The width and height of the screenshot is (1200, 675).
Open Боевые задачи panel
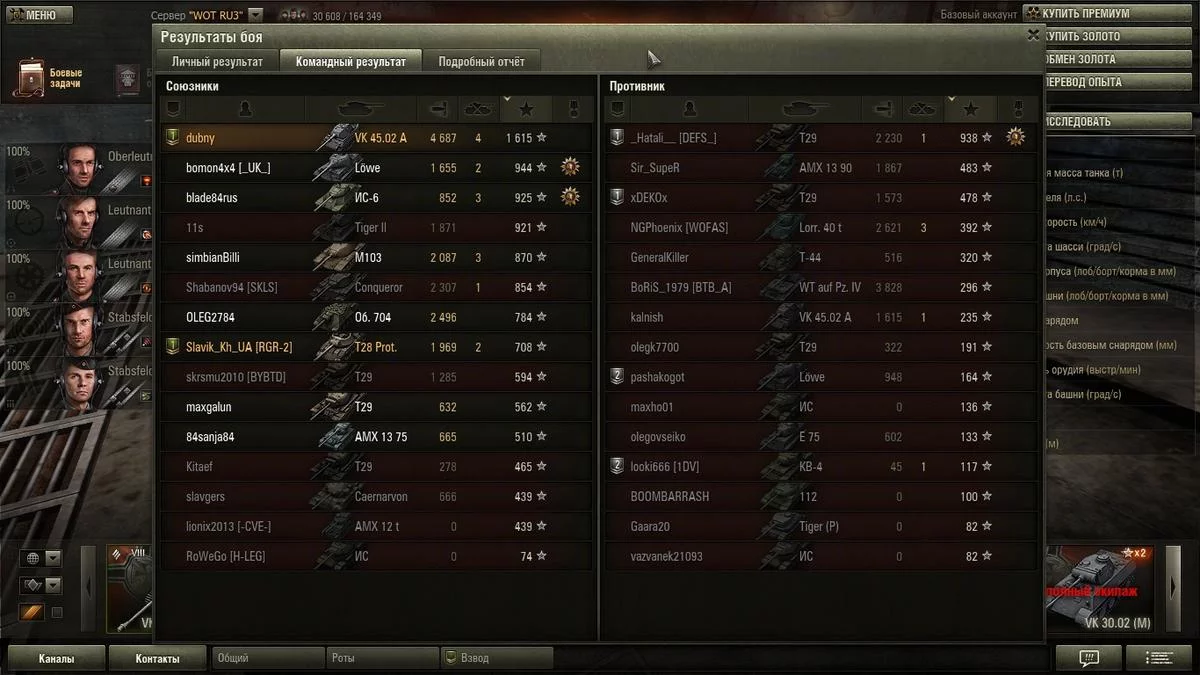49,79
